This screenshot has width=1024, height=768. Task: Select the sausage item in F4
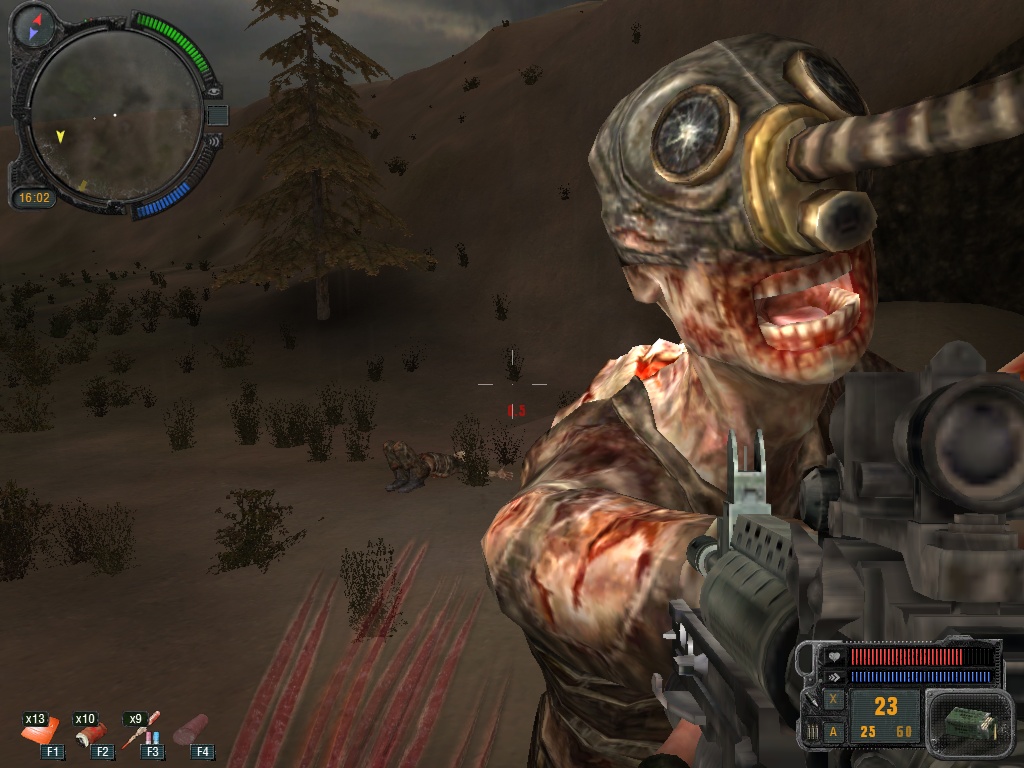[x=192, y=732]
